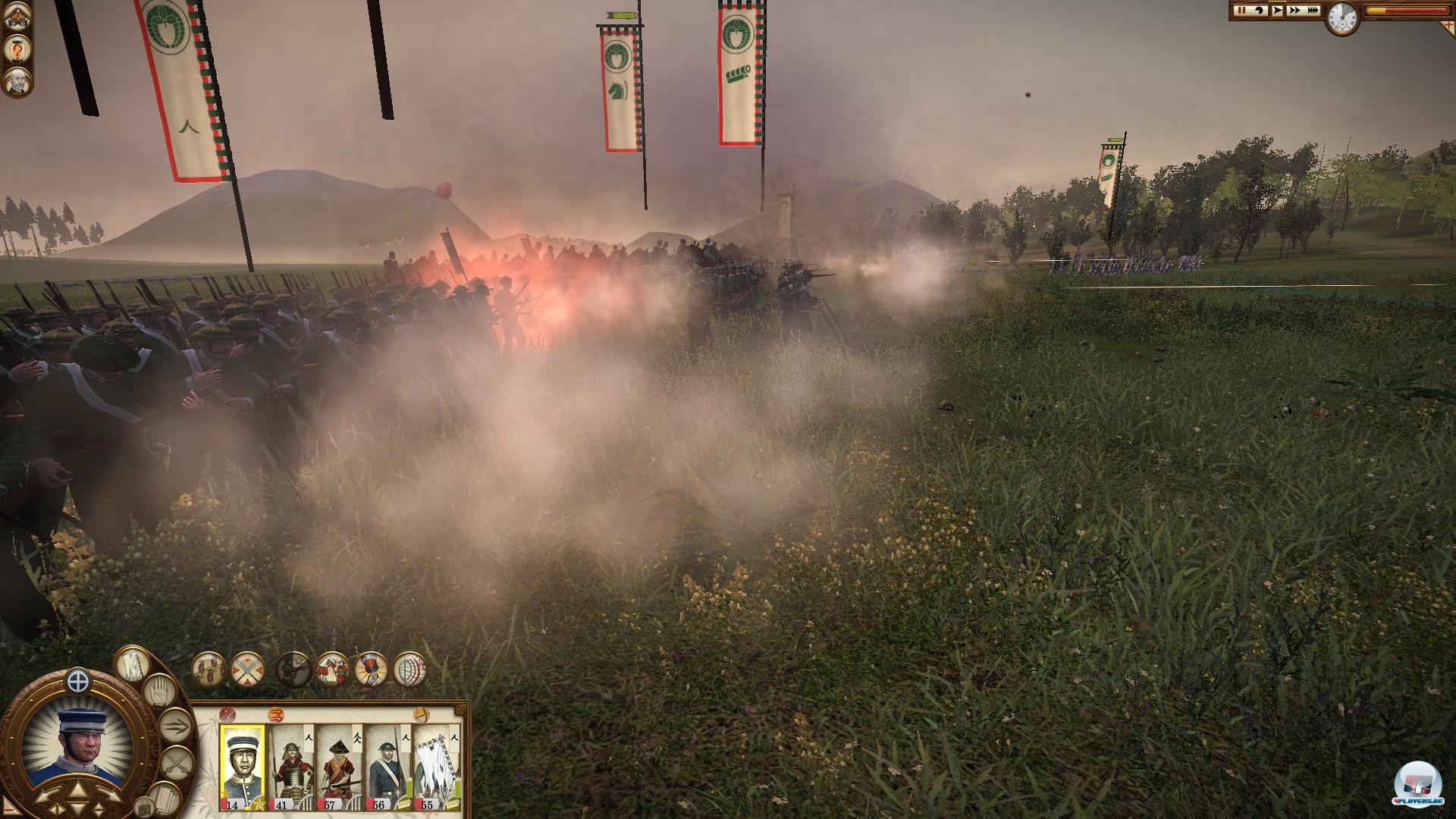Open the masked helmet menu icon
1456x819 pixels.
click(17, 18)
